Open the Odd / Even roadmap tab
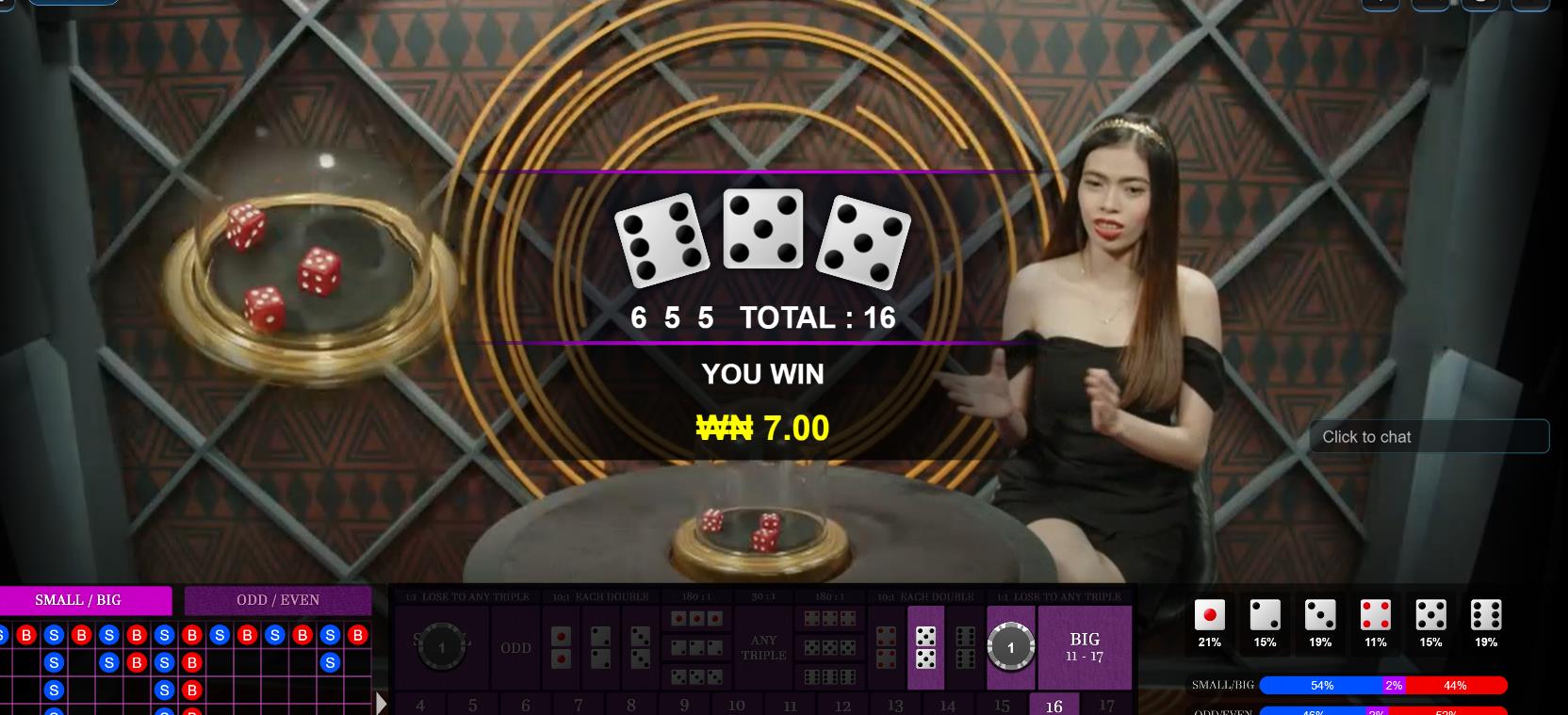This screenshot has width=1568, height=715. (x=278, y=600)
